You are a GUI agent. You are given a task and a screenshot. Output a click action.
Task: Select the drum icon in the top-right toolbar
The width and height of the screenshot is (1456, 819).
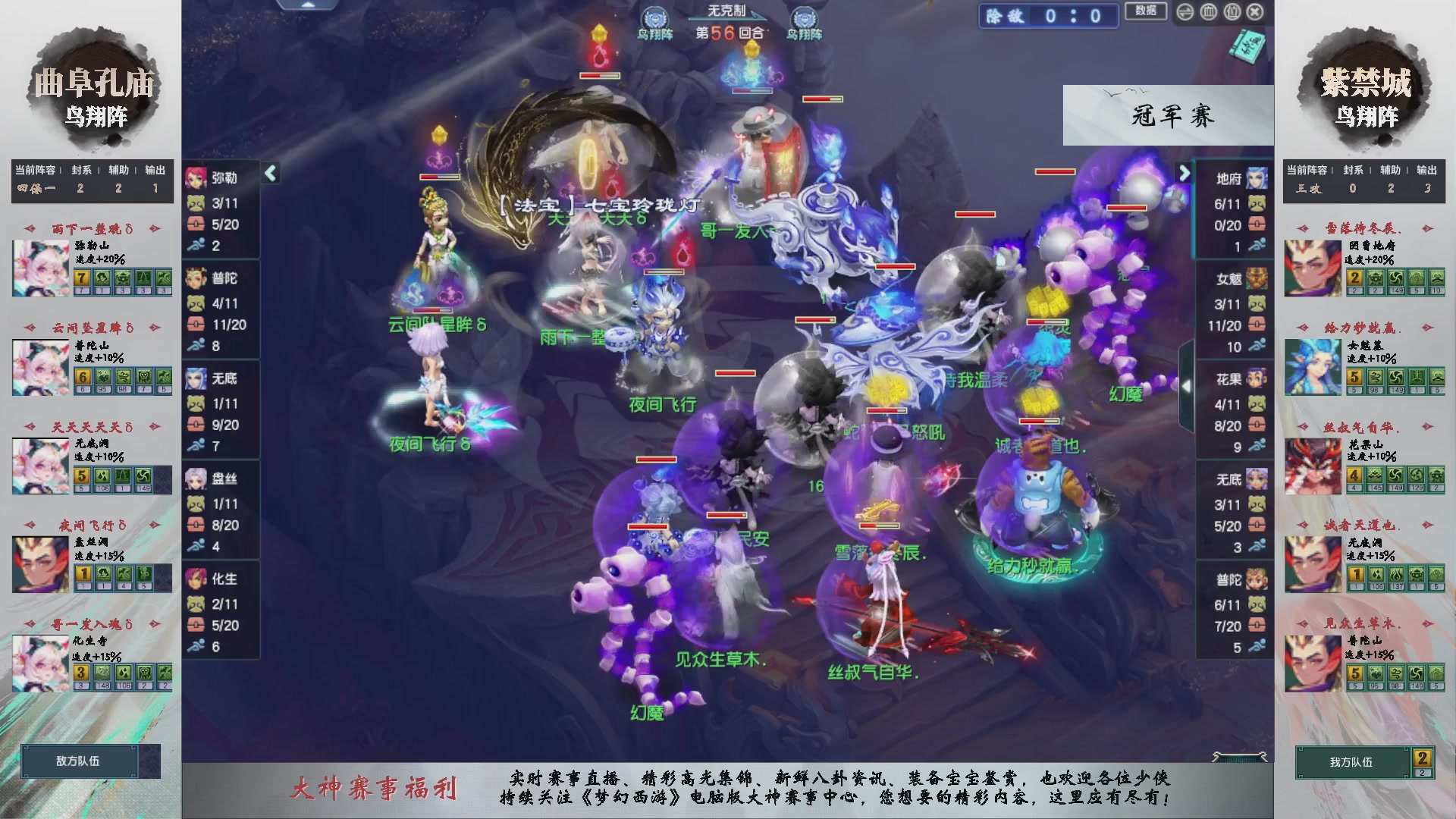click(1208, 11)
